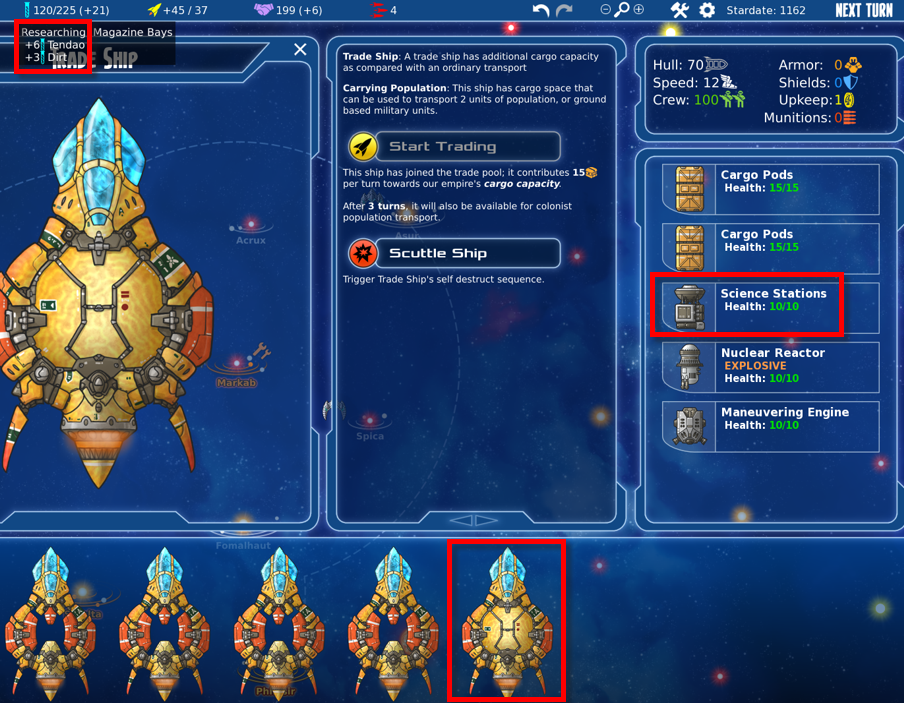This screenshot has width=904, height=703.
Task: Undo the last action
Action: 540,10
